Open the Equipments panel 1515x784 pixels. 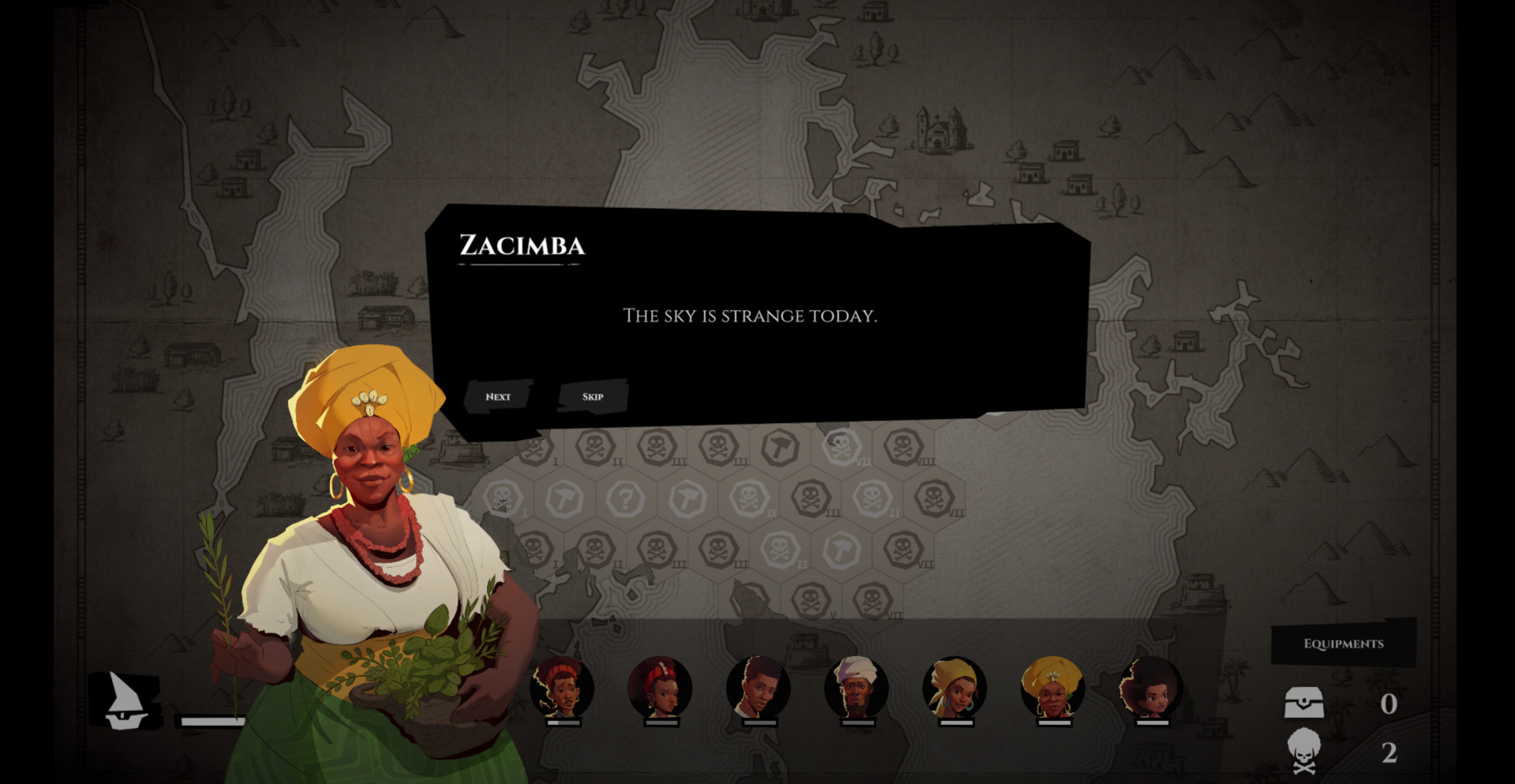(x=1343, y=644)
